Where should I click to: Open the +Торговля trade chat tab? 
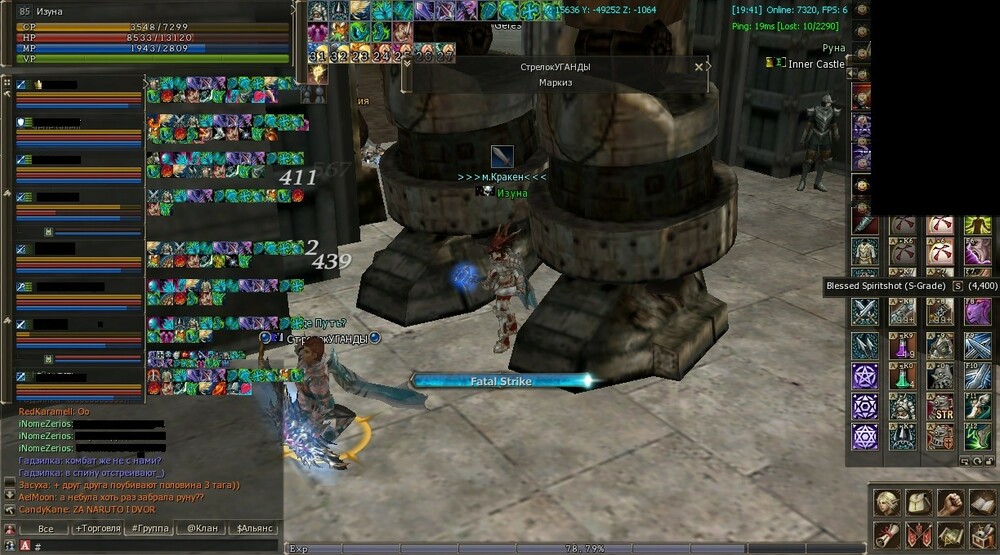tap(98, 529)
